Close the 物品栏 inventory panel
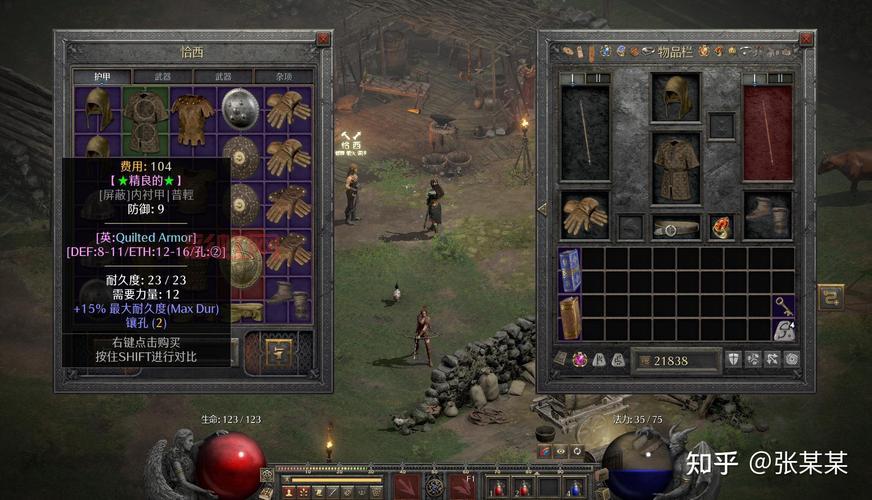Viewport: 872px width, 500px height. [807, 39]
